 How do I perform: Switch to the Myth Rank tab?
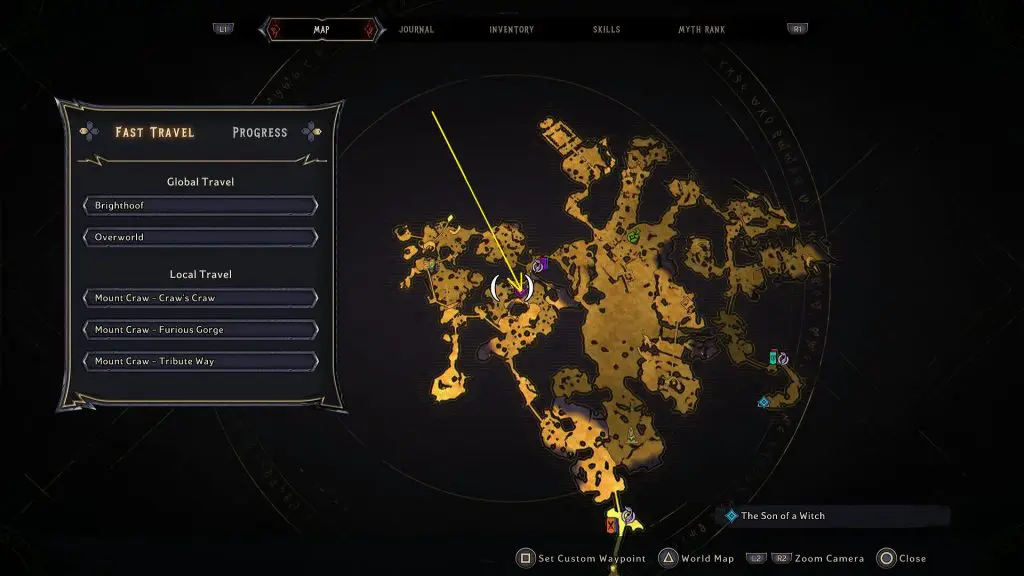point(701,30)
